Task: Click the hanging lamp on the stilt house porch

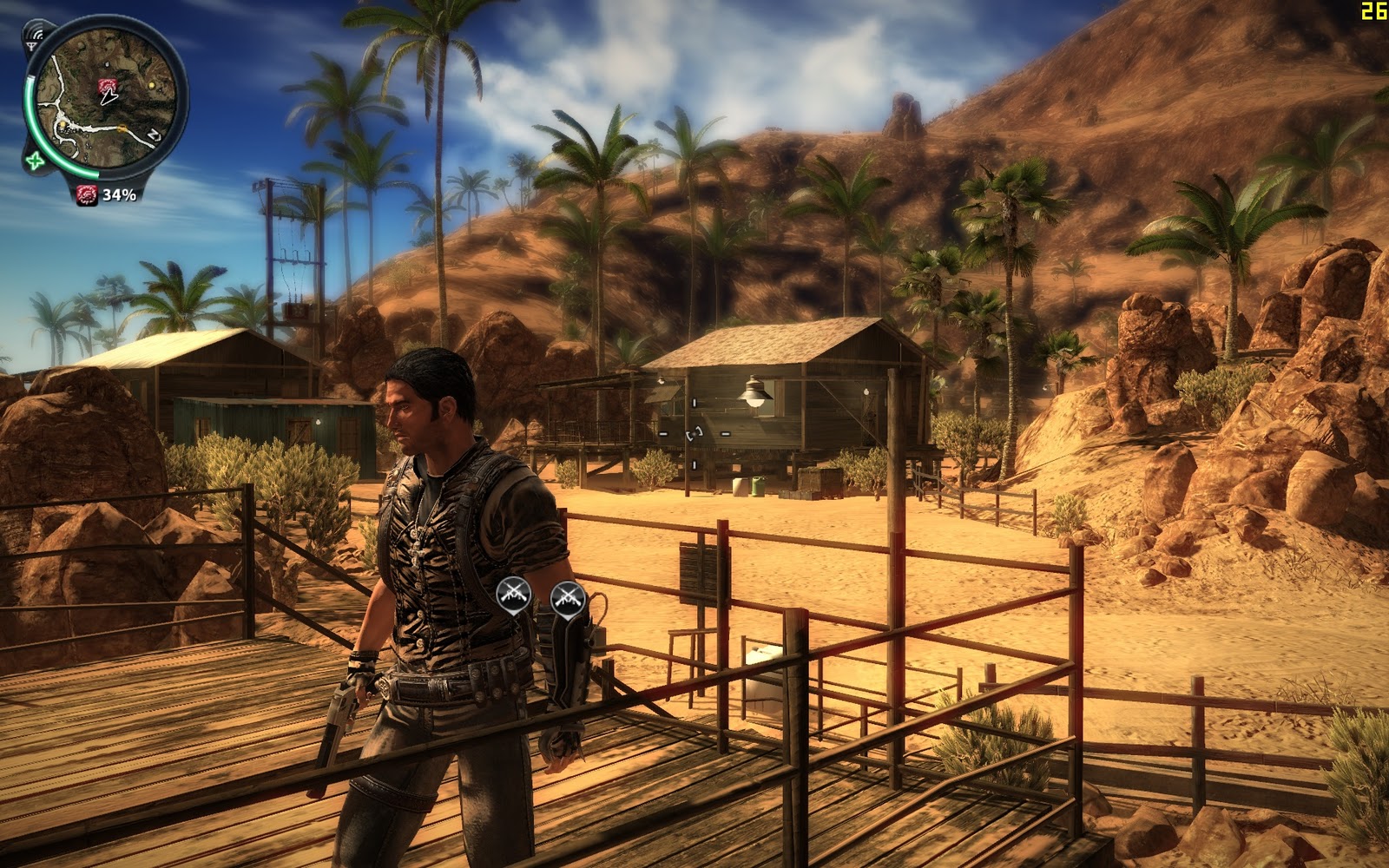Action: 755,395
